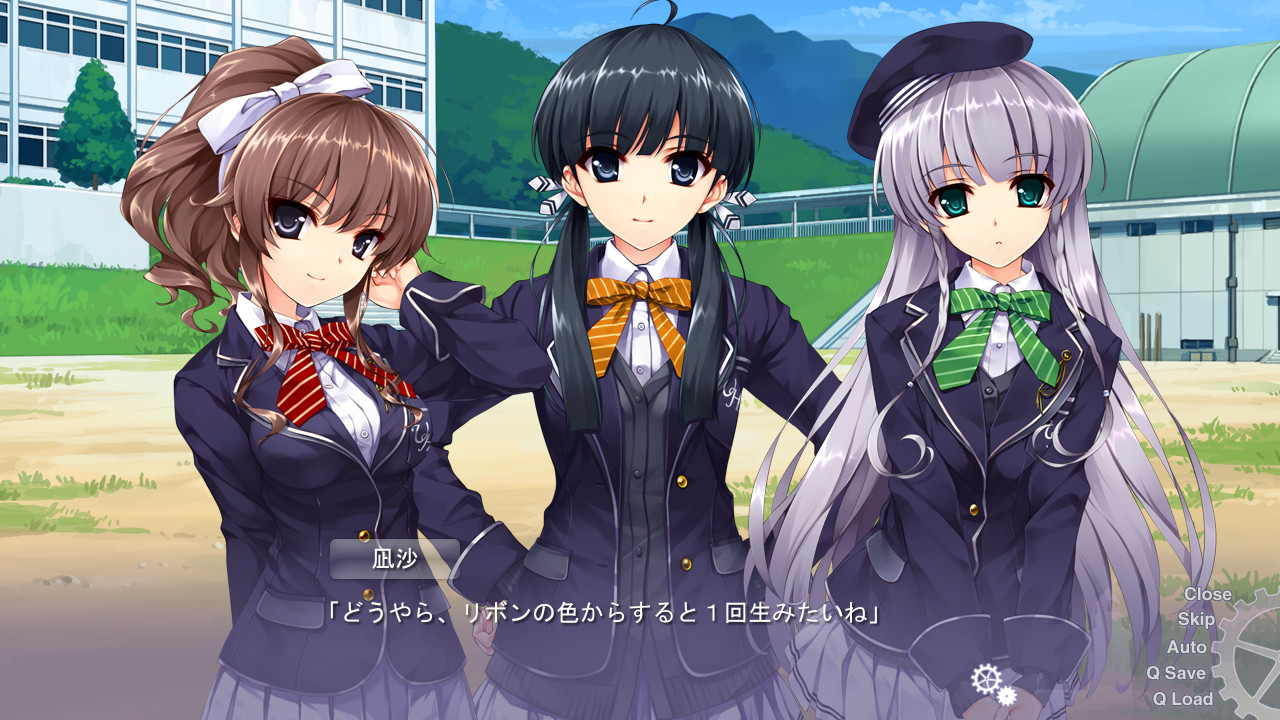Click the big gear of the loading indicator
Viewport: 1280px width, 720px height.
click(x=987, y=679)
